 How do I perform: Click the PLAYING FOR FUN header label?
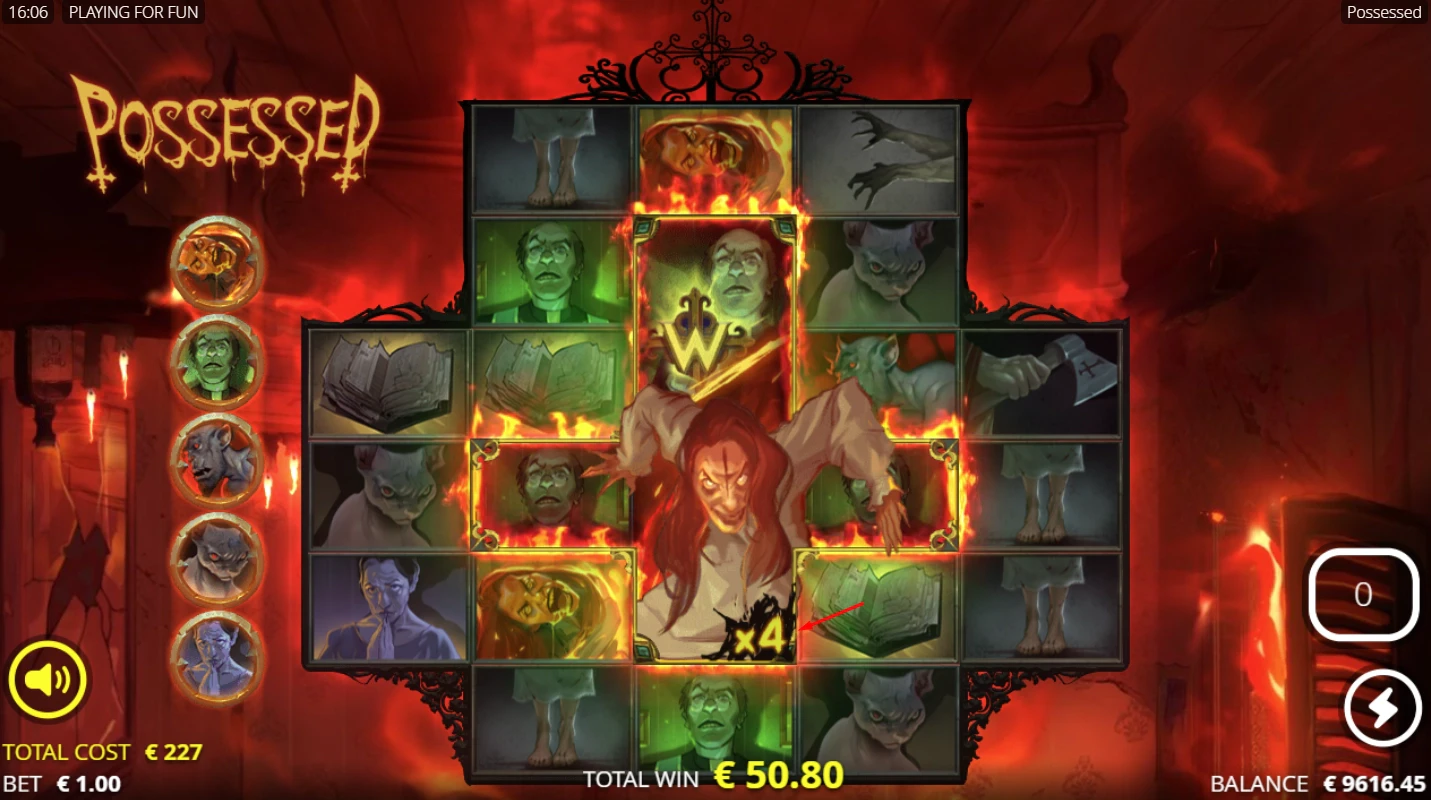pos(134,13)
